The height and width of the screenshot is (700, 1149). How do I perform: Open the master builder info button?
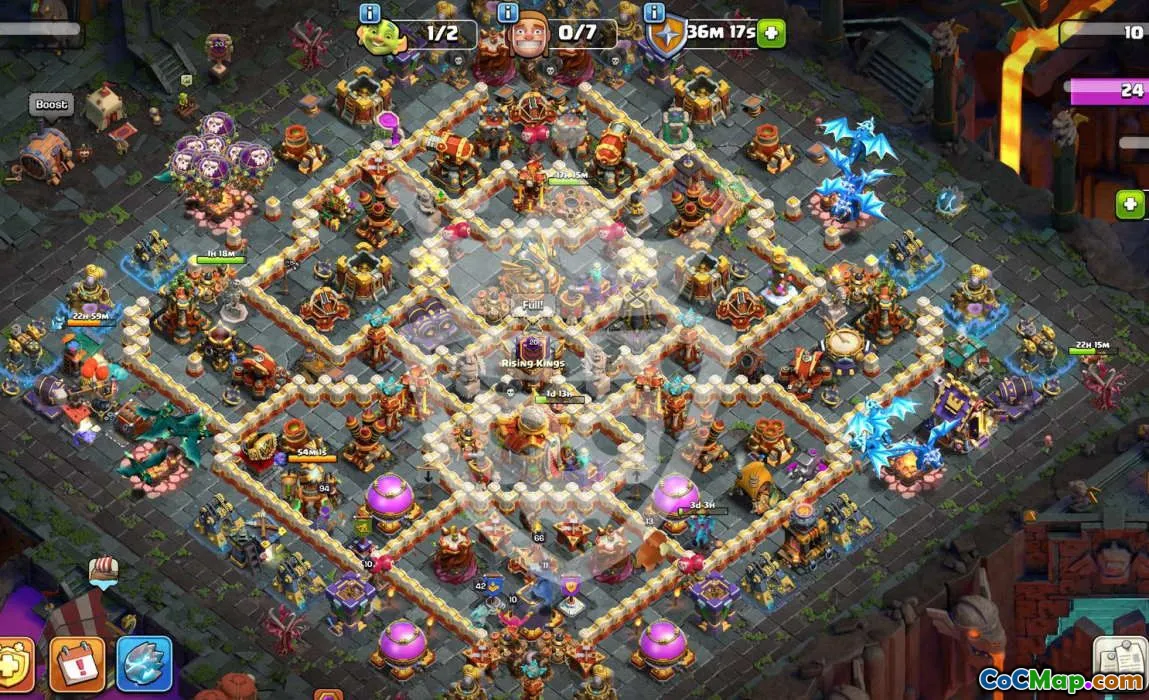pos(507,13)
